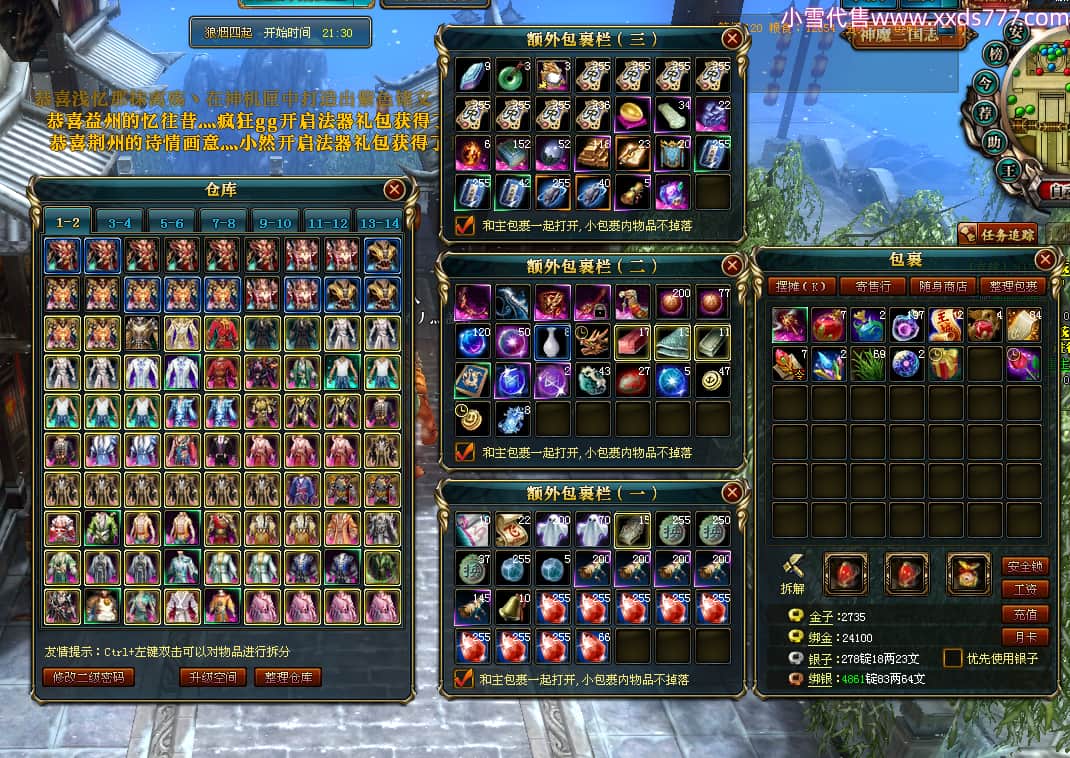Toggle the 优先使用银子 checkbox
This screenshot has width=1070, height=758.
click(953, 658)
